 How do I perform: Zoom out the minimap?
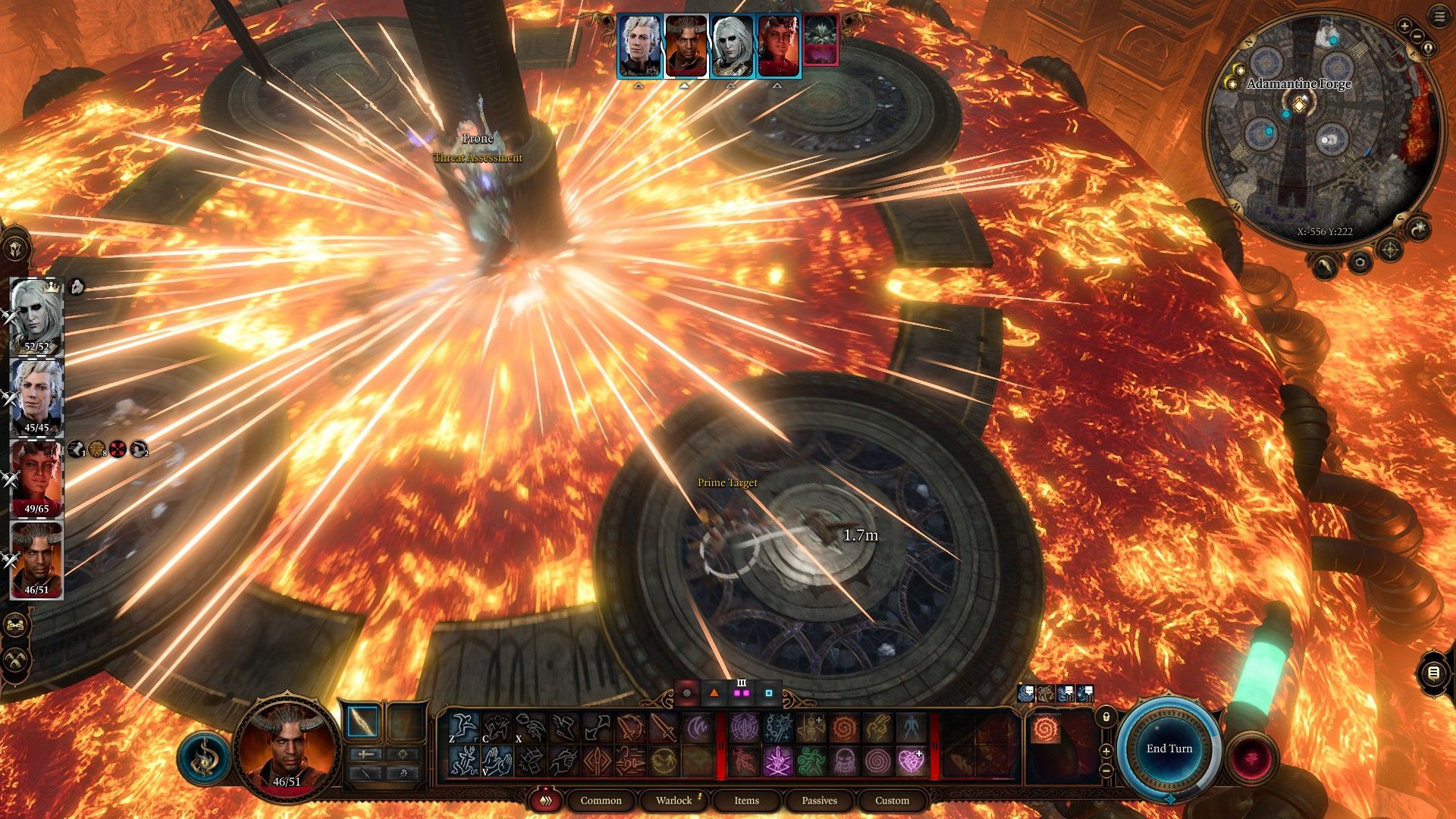1417,36
